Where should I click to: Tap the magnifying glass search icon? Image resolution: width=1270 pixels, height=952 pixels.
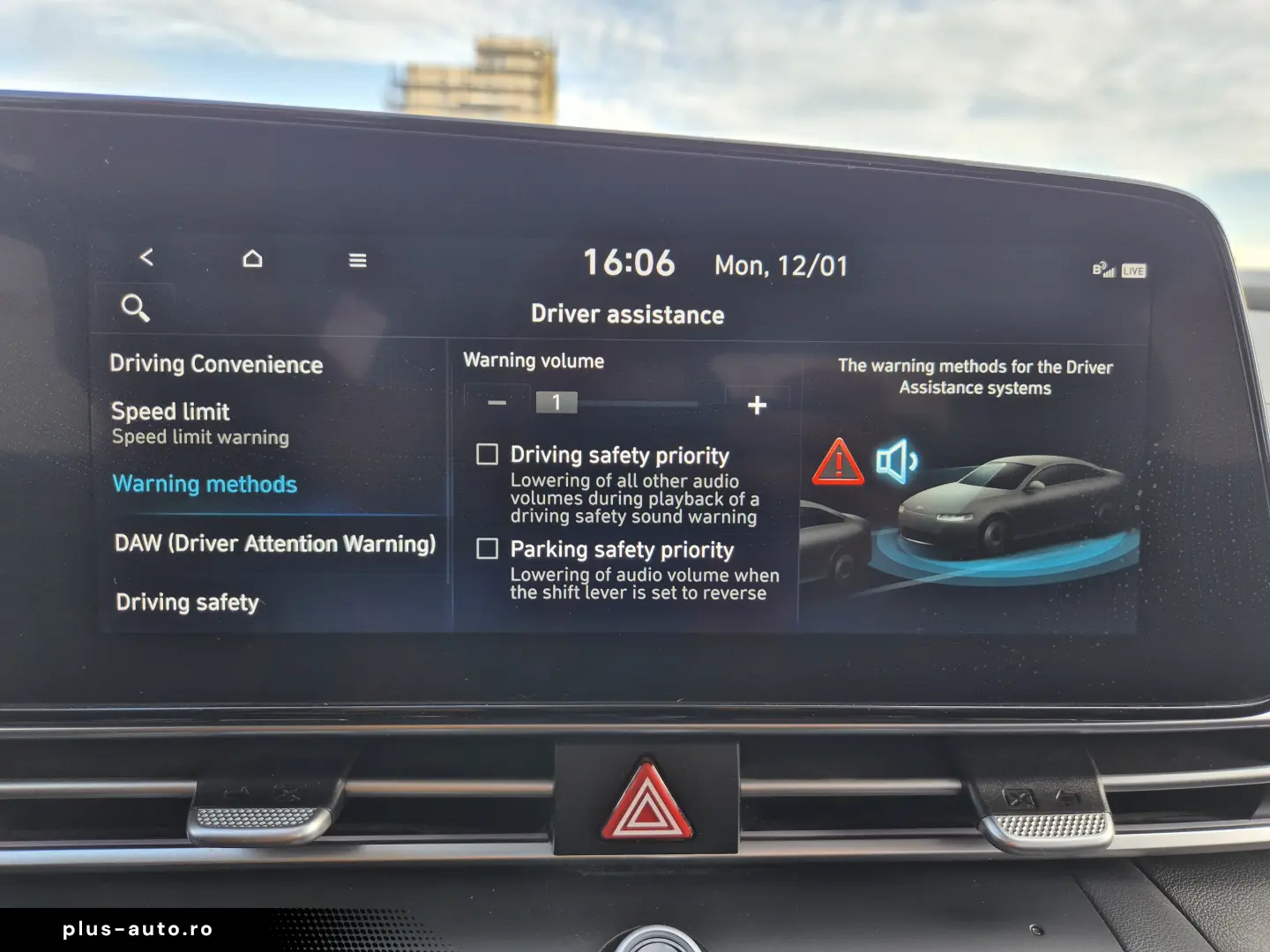point(135,308)
